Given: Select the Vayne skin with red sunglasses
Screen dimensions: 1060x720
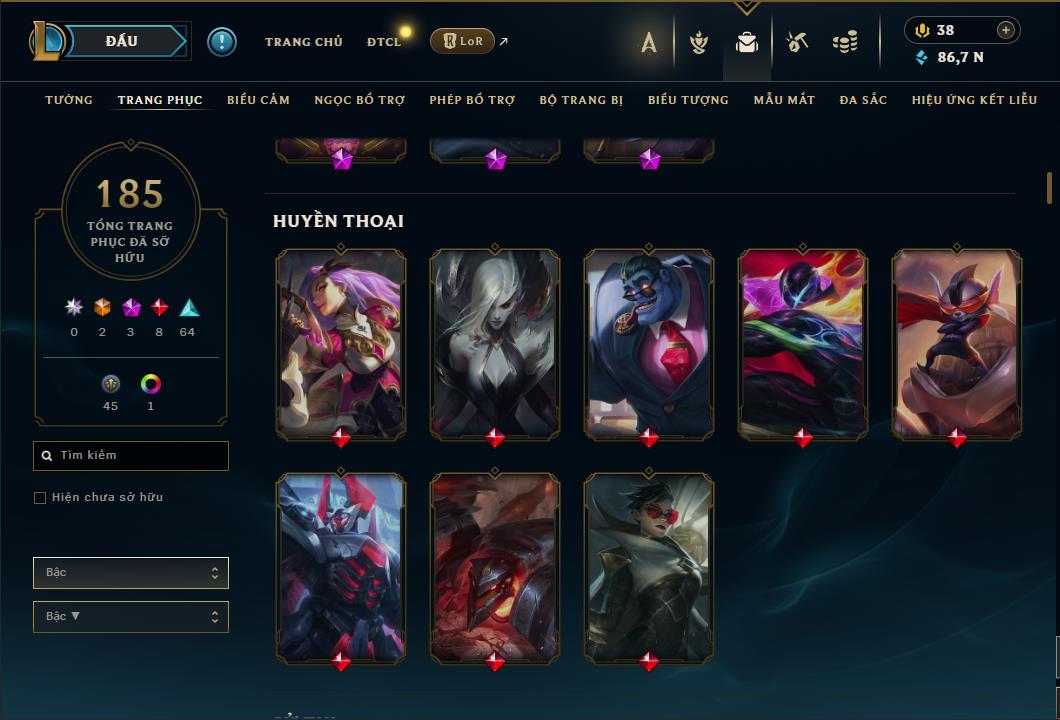Looking at the screenshot, I should click(649, 566).
